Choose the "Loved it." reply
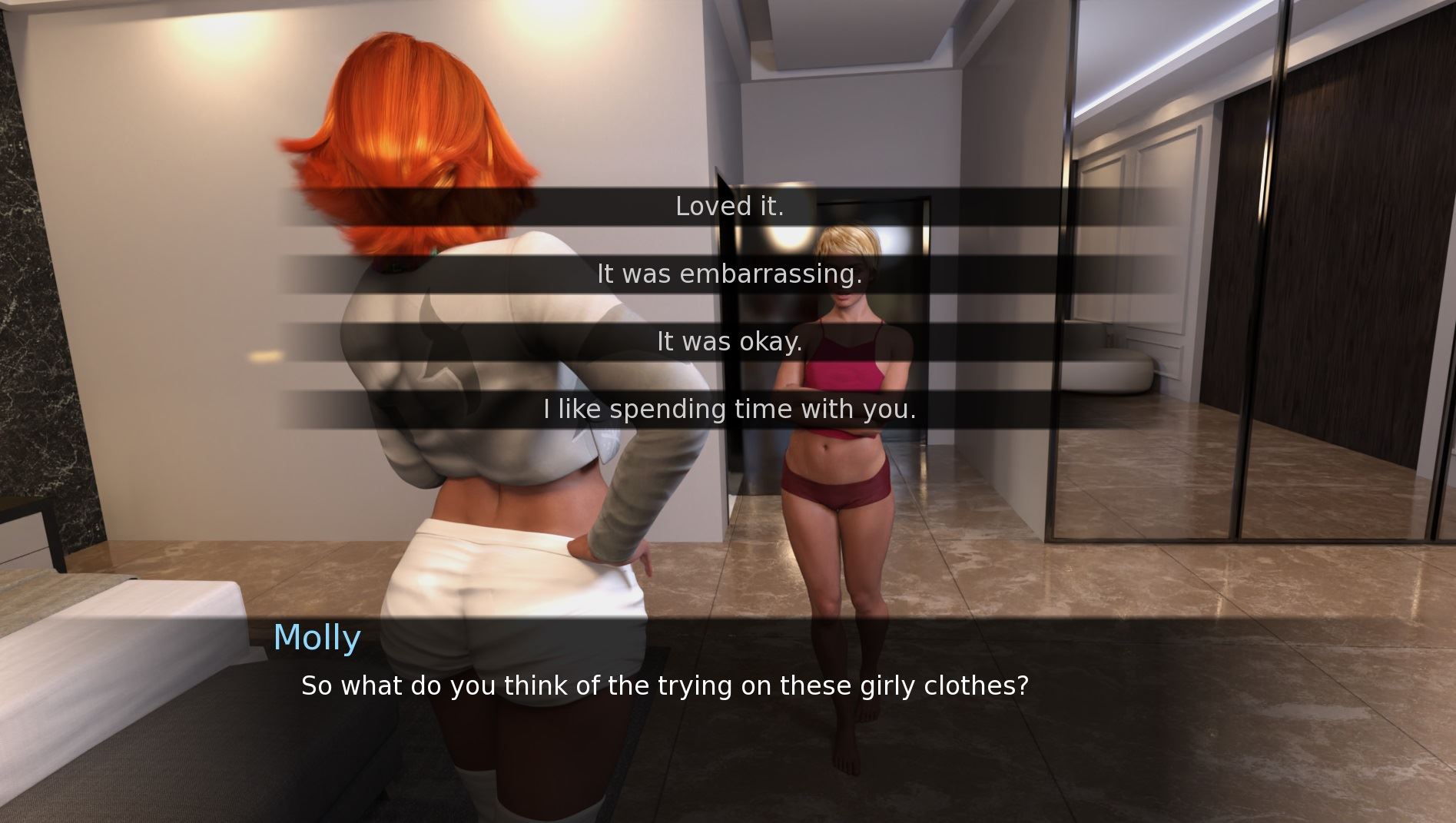The width and height of the screenshot is (1456, 823). point(729,206)
